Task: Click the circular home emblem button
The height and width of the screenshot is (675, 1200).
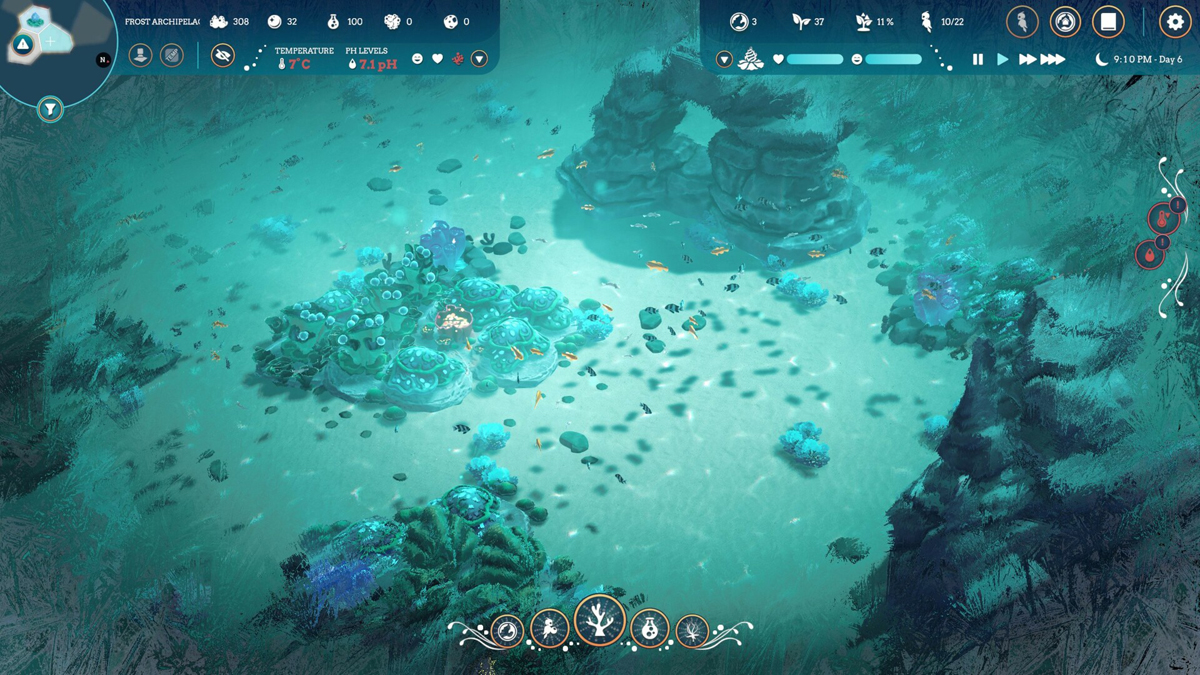Action: [x=1065, y=21]
